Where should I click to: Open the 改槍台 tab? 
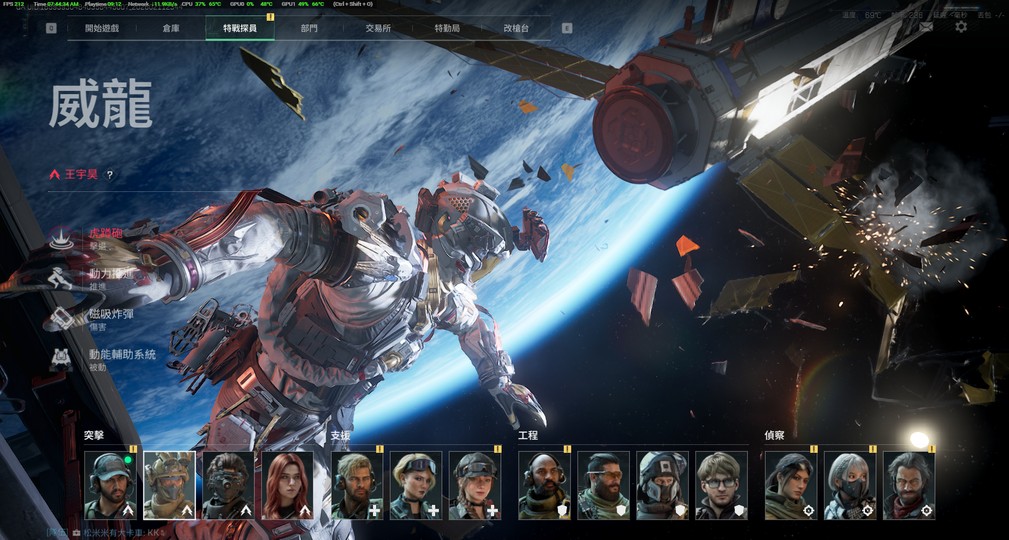click(516, 28)
